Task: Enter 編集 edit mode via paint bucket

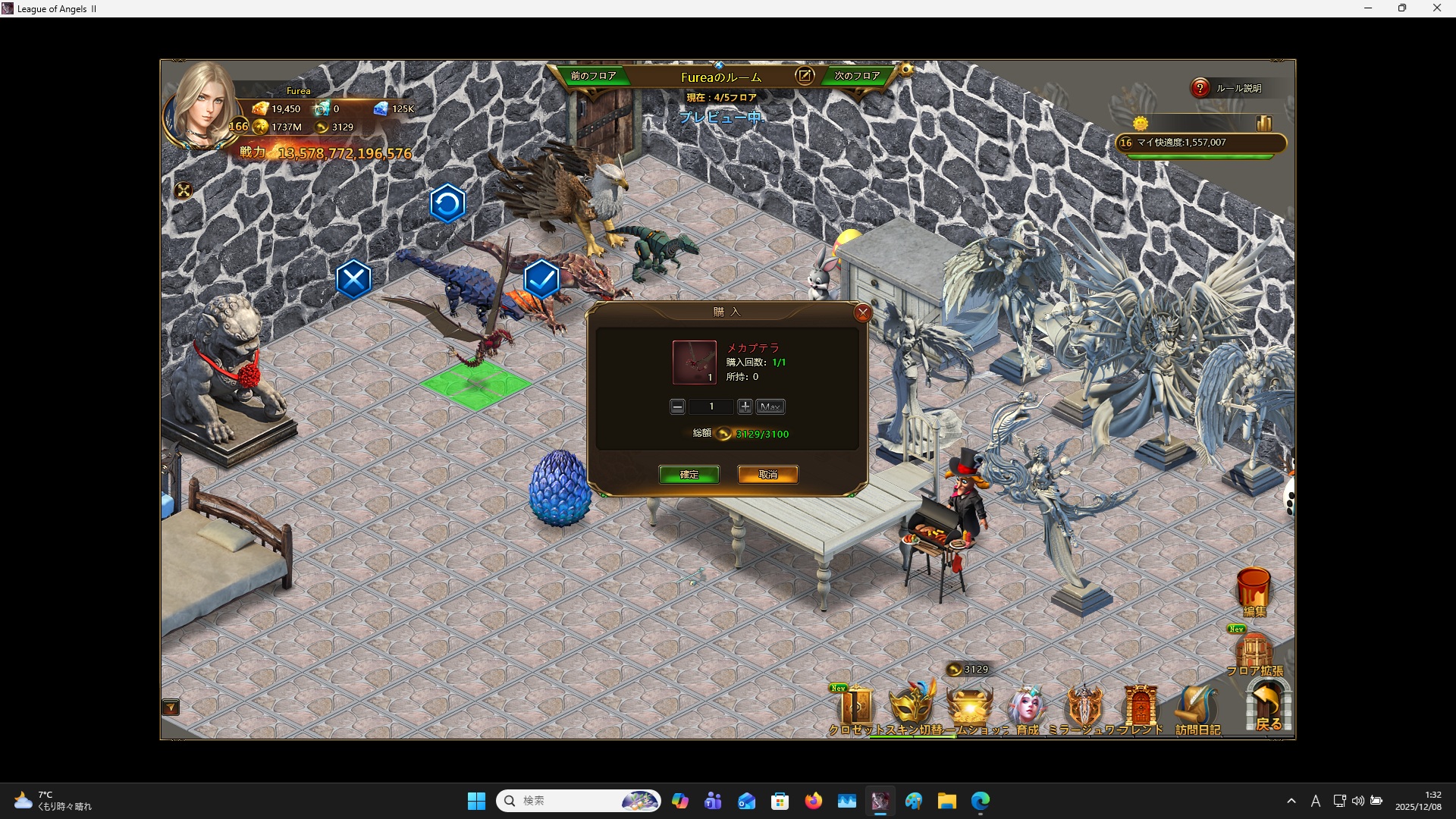Action: [x=1254, y=591]
